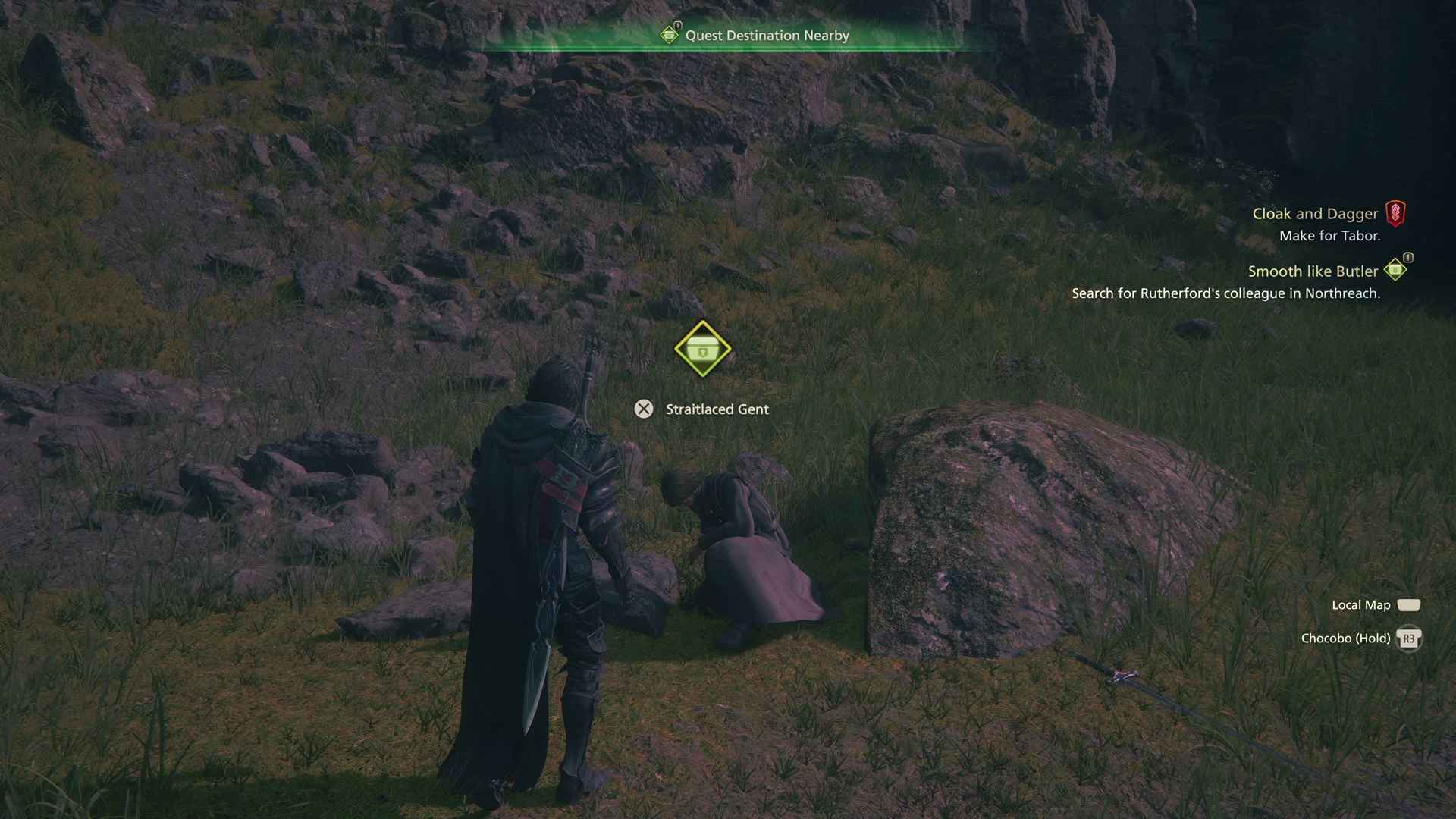Click the Quest Destination Nearby banner
This screenshot has width=1456, height=819.
click(766, 36)
